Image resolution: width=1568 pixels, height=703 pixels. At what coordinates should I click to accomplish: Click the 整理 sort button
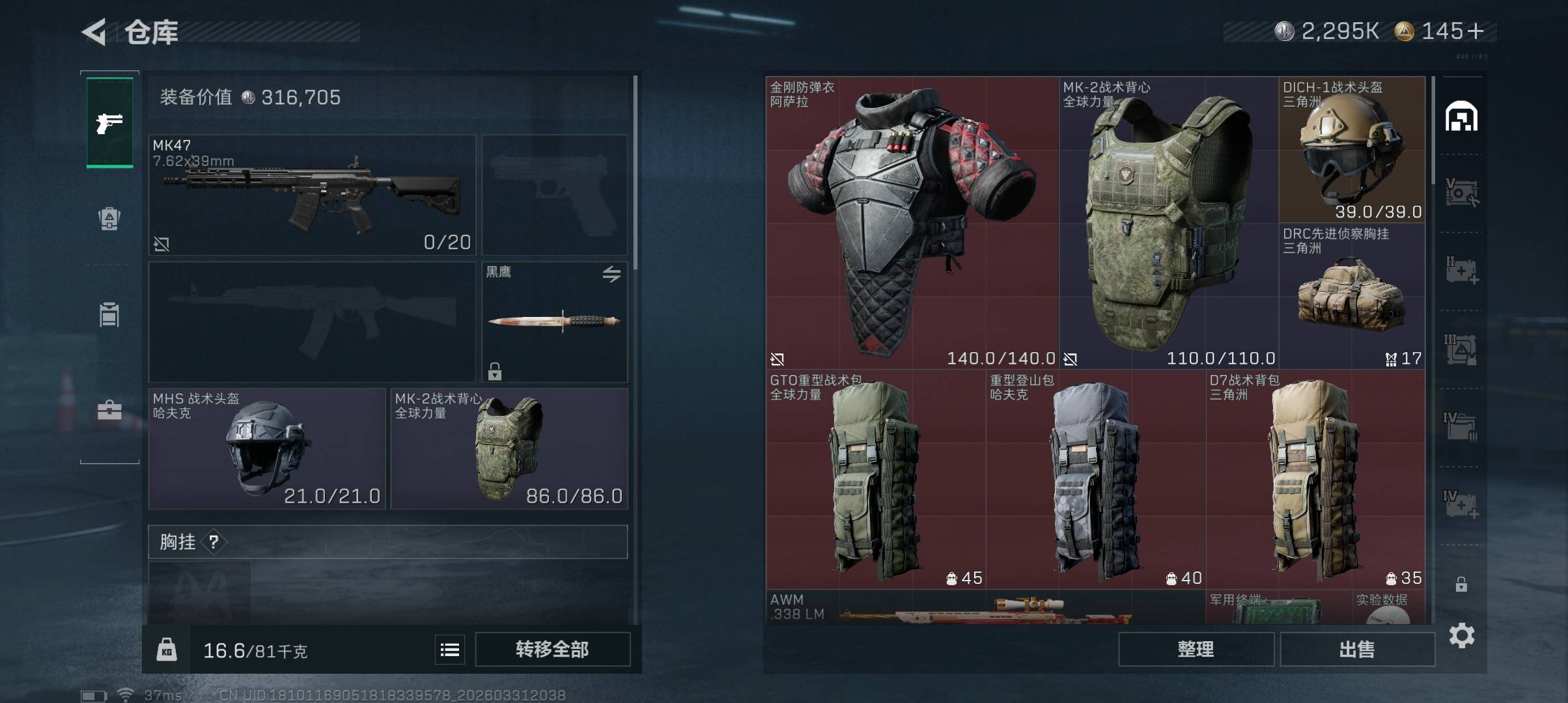[x=1196, y=649]
